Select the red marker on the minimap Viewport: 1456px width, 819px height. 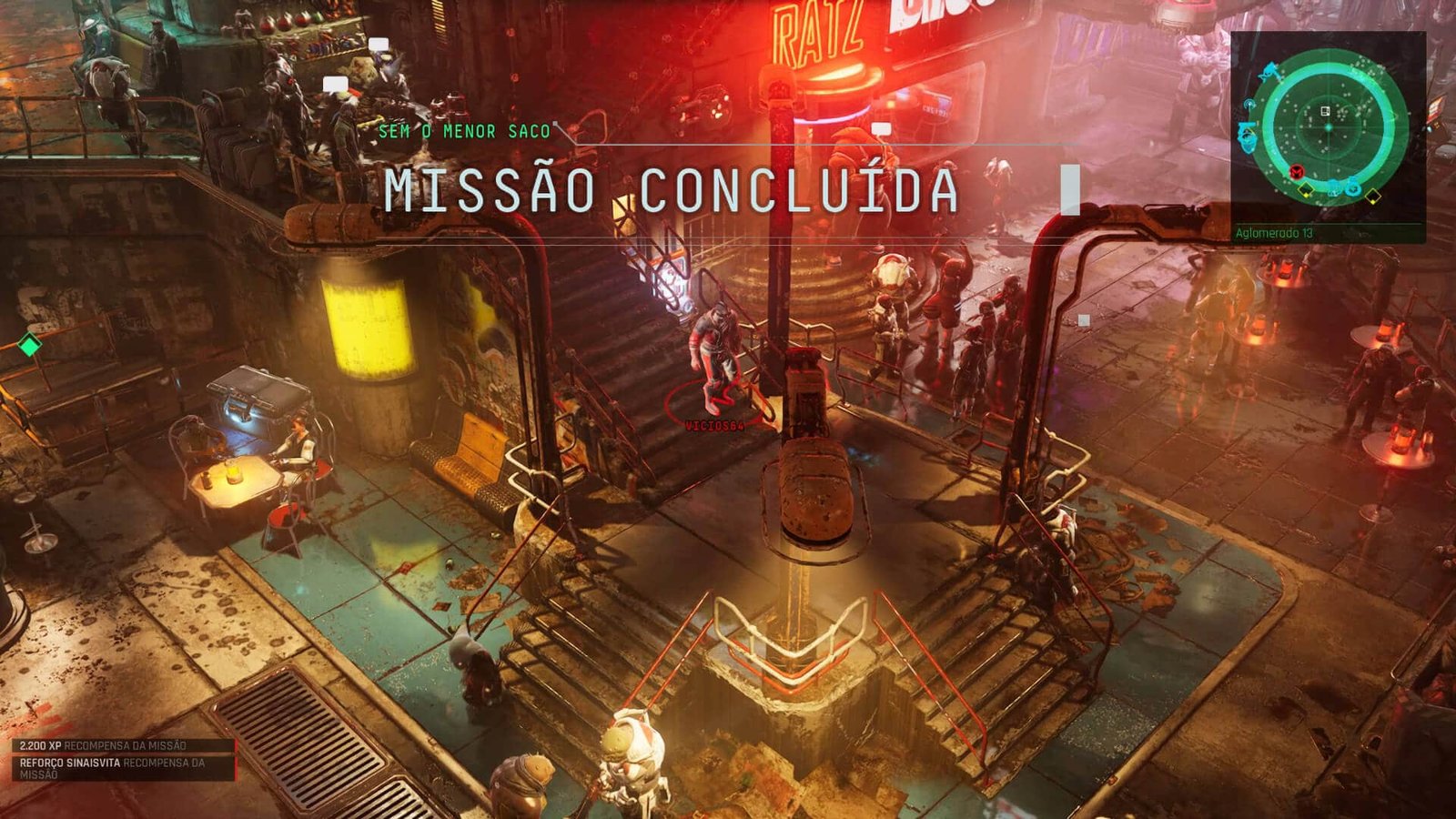[1297, 172]
